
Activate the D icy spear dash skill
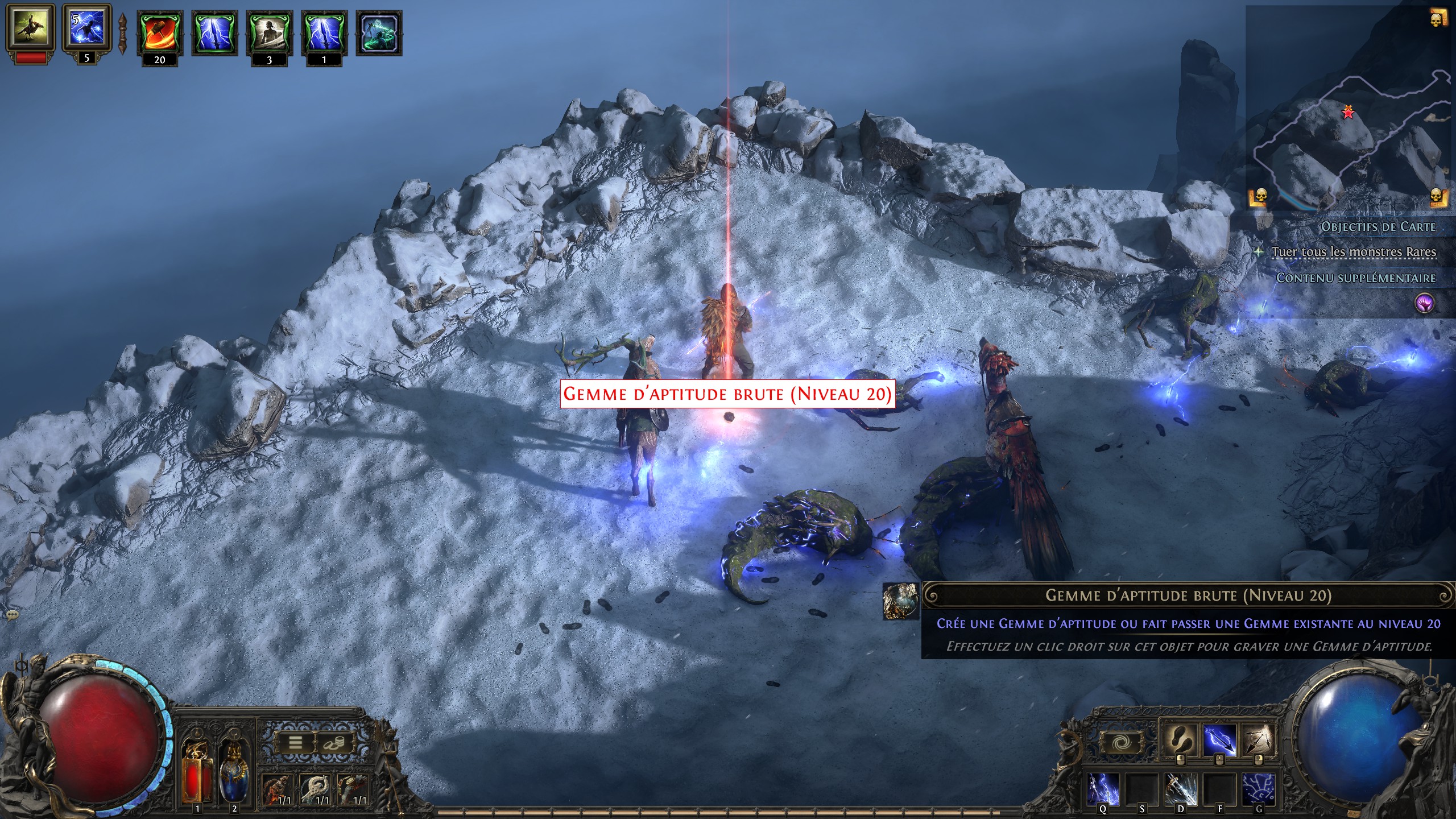click(1181, 789)
